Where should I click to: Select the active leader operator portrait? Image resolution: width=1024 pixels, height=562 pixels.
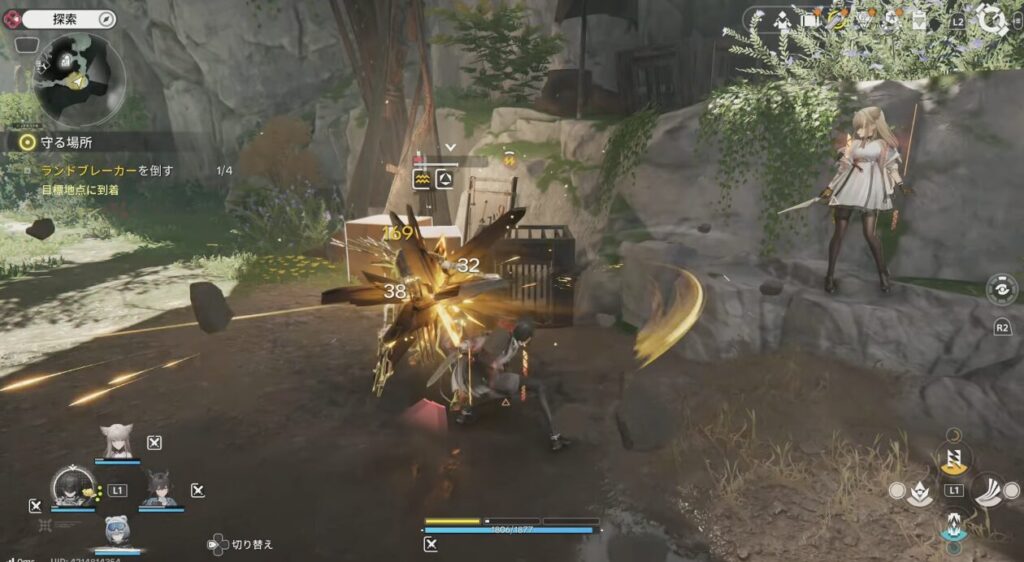point(72,487)
